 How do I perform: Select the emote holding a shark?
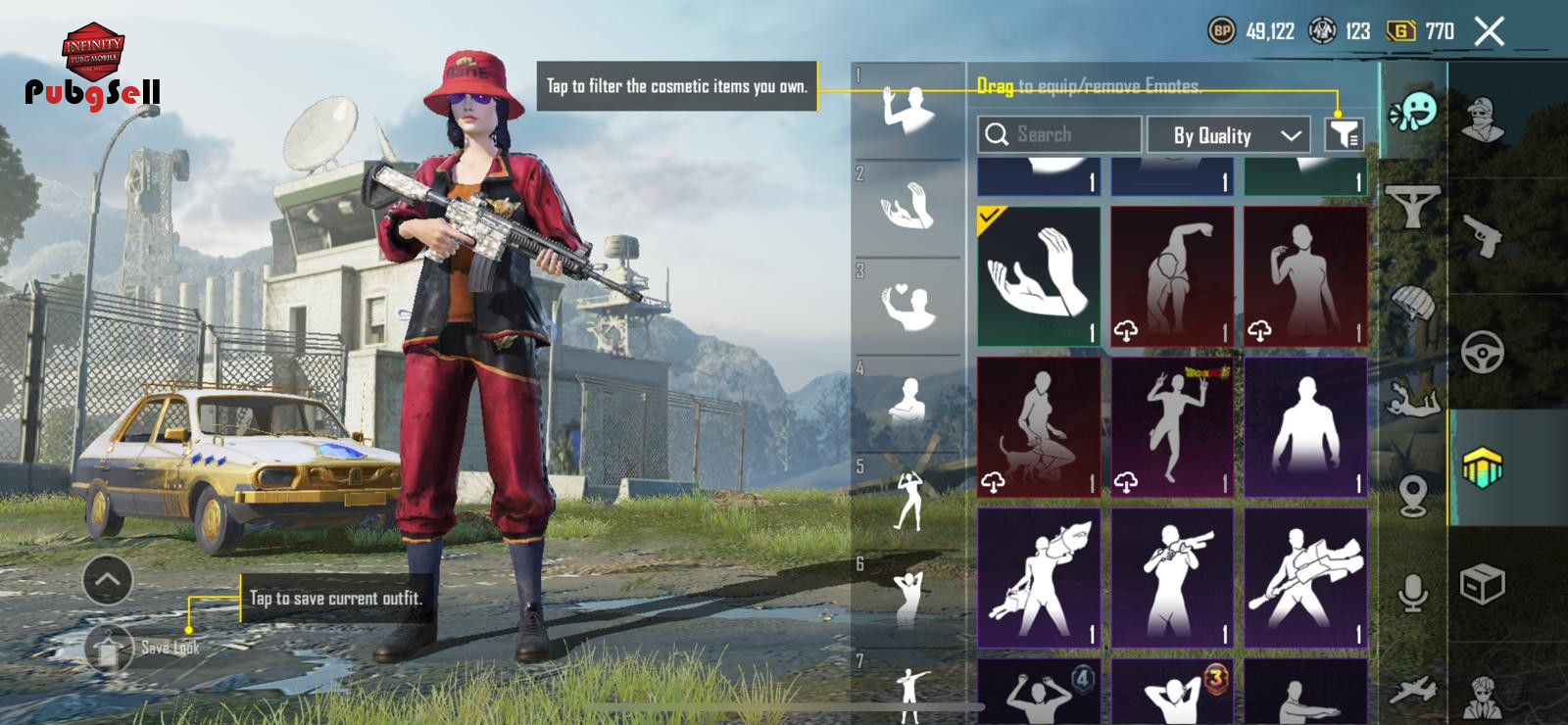point(1039,577)
